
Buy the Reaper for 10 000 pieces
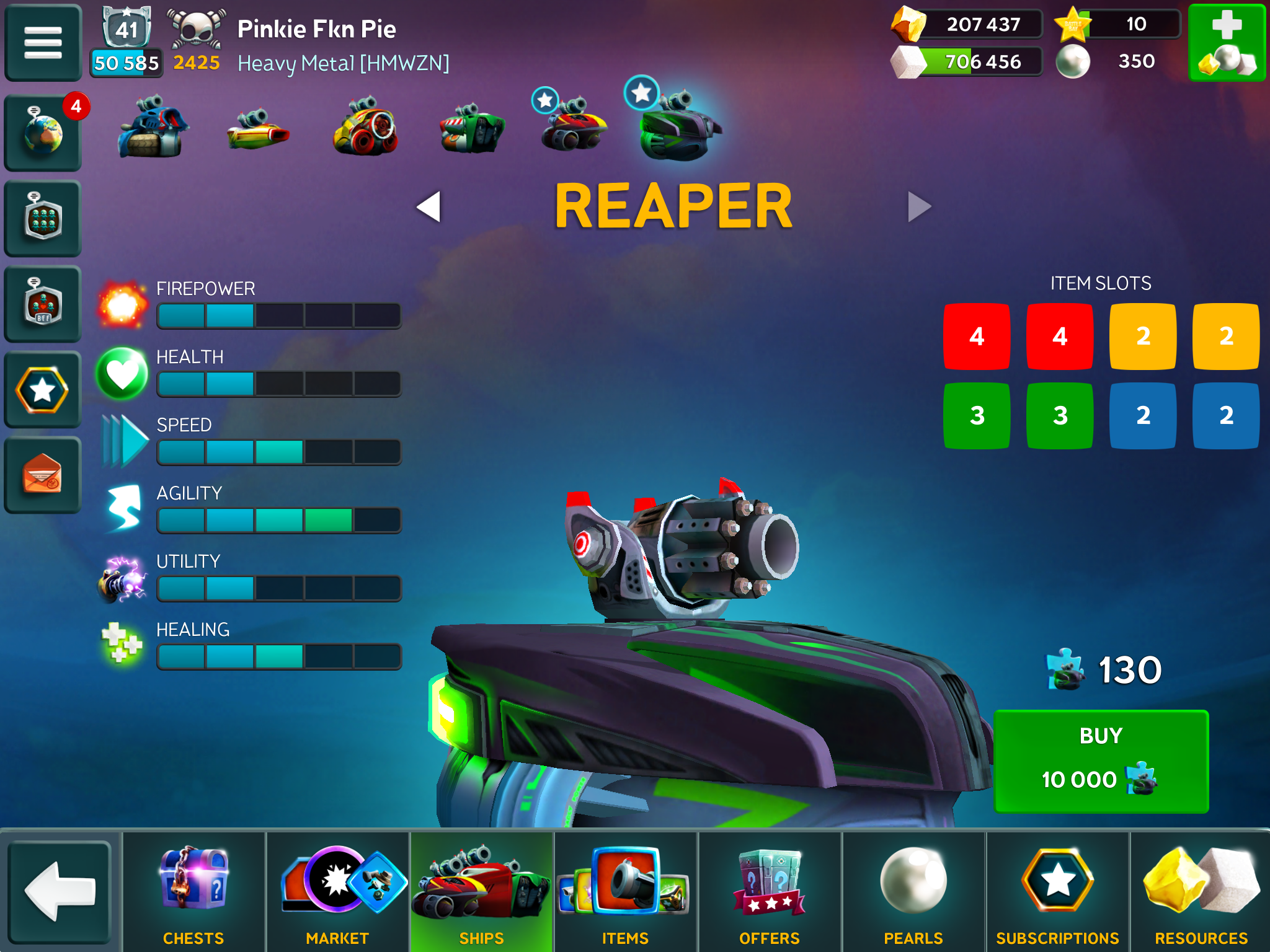tap(1101, 760)
